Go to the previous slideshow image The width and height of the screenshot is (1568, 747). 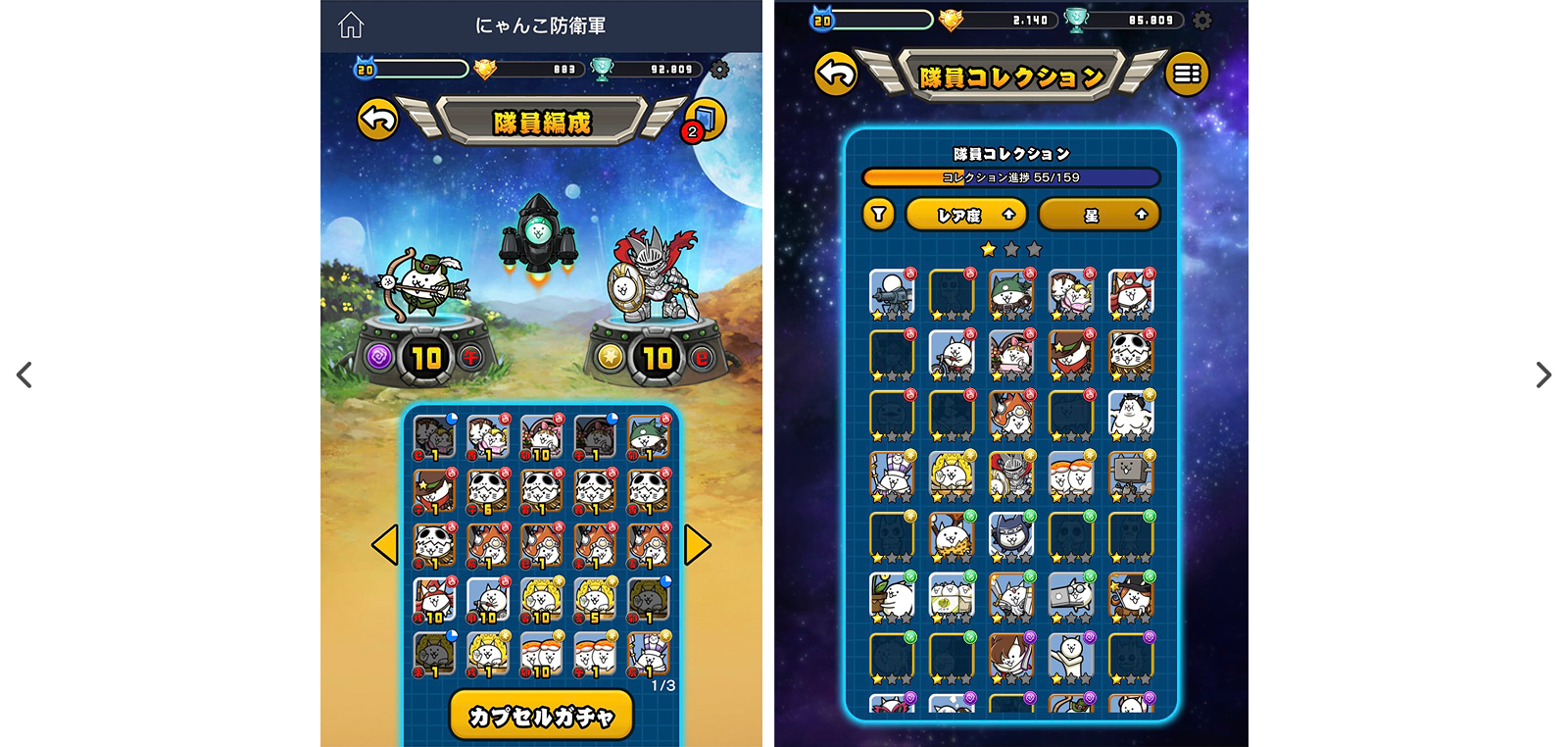click(x=24, y=374)
